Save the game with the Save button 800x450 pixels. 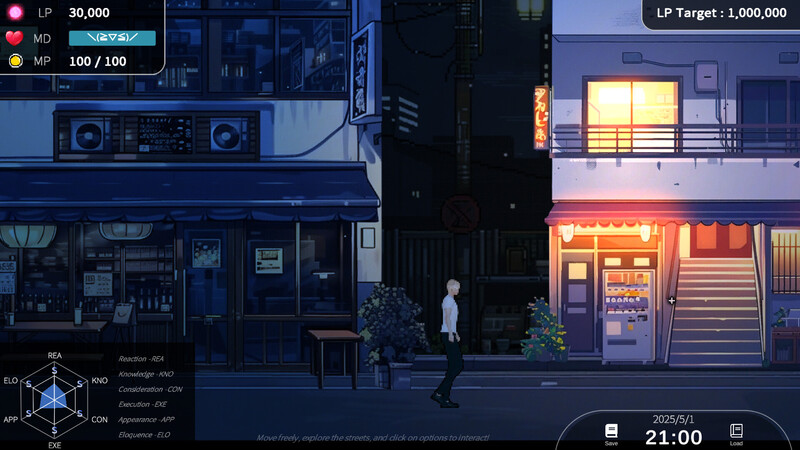611,433
